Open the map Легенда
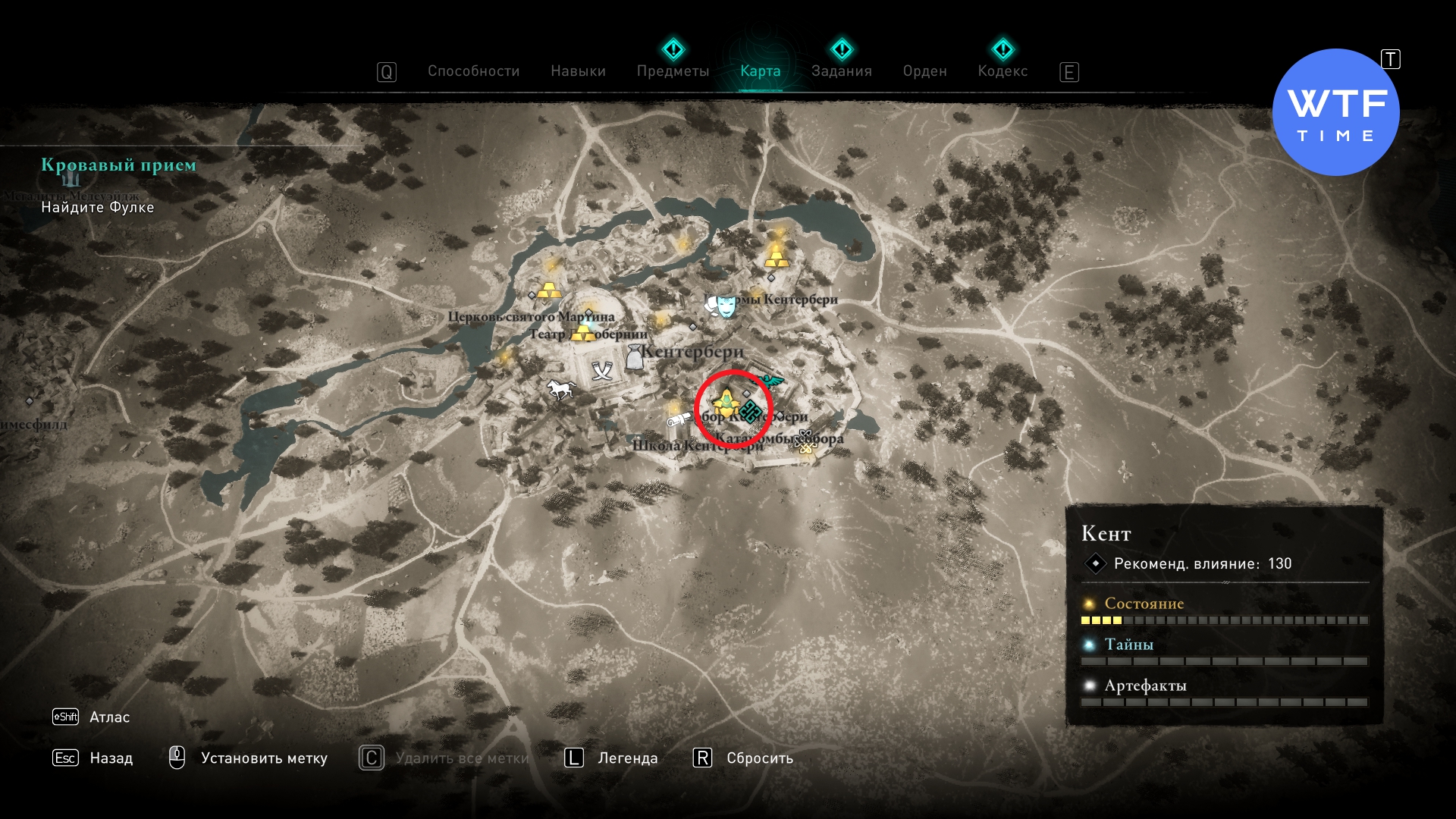Viewport: 1456px width, 819px height. 627,758
